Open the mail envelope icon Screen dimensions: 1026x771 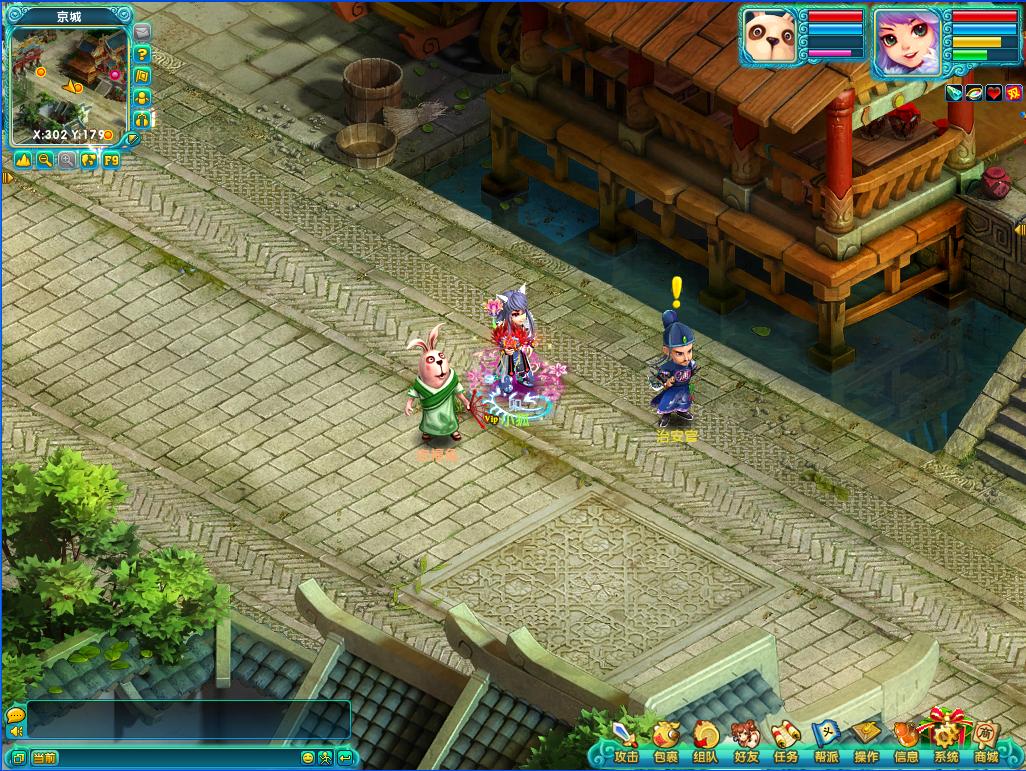click(142, 33)
